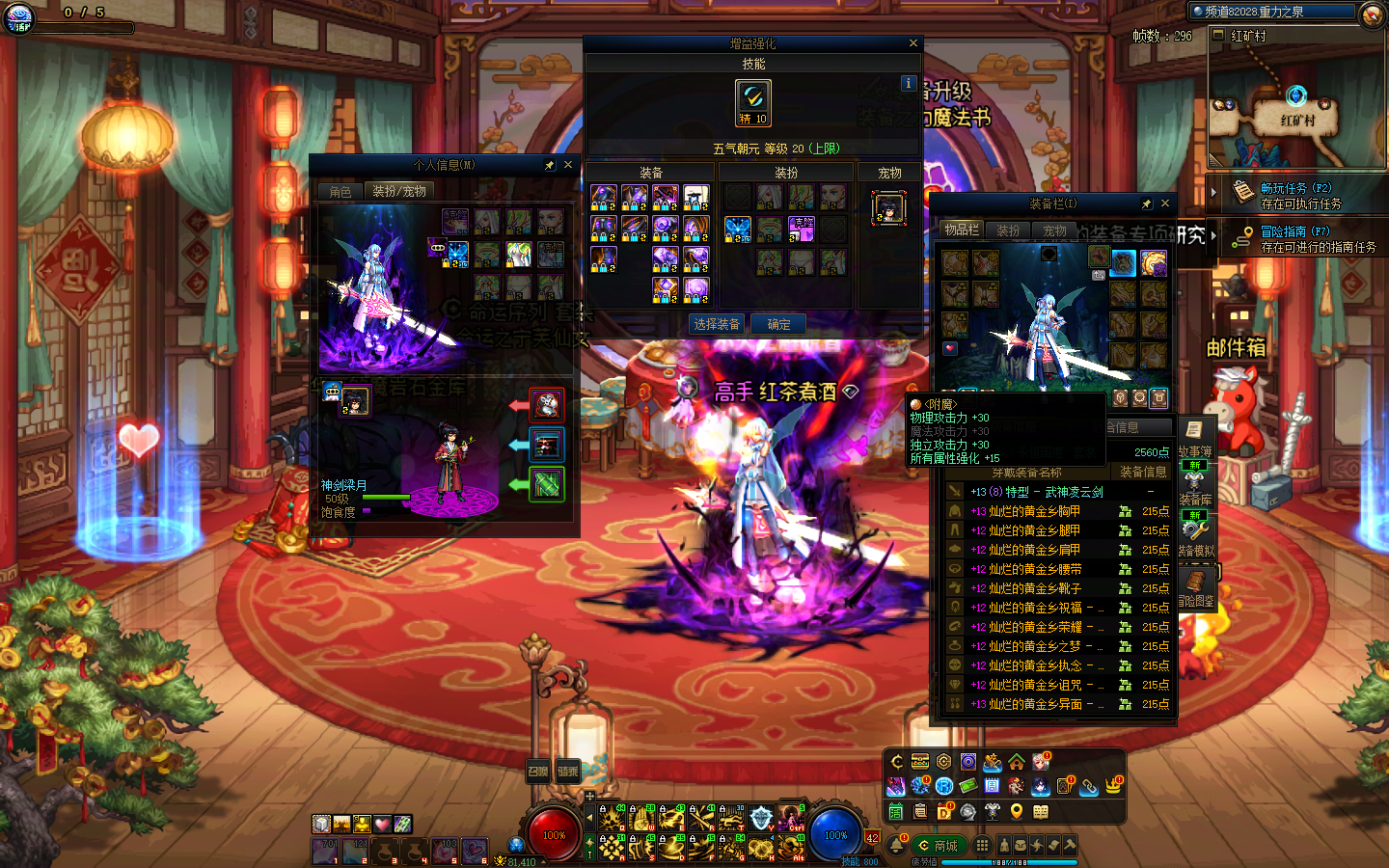
Task: Switch to the 装扮 tab in equipment panel
Action: (x=1008, y=231)
